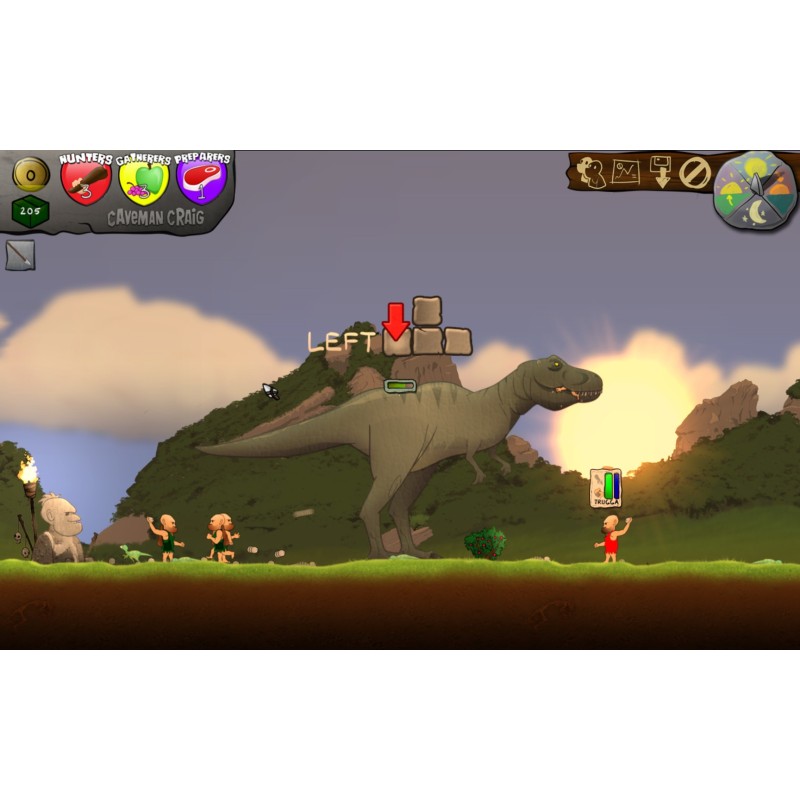
Task: Open the tribe members icon
Action: click(x=594, y=173)
